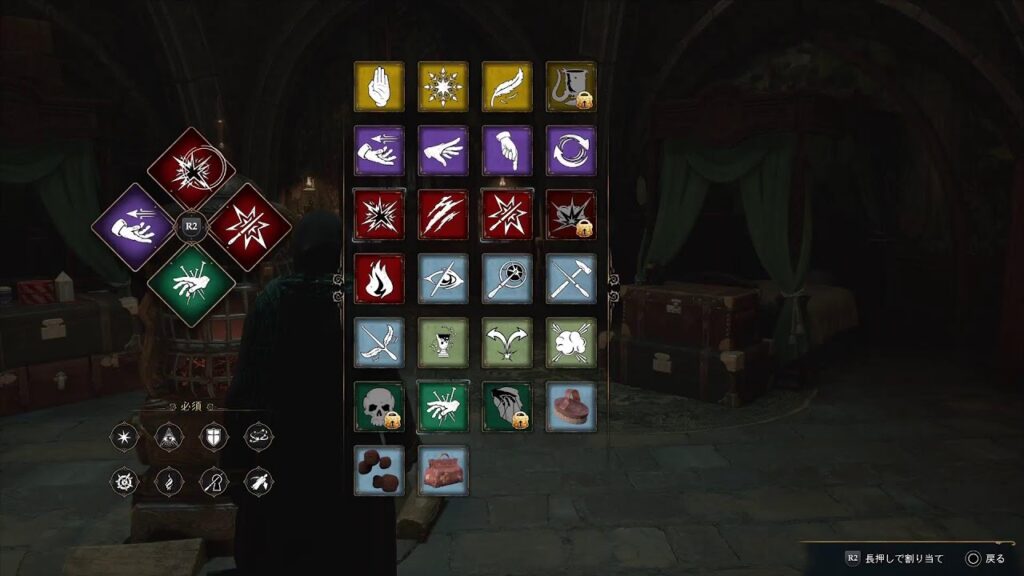Select the locked Avada Kedavra skull spell

point(379,407)
